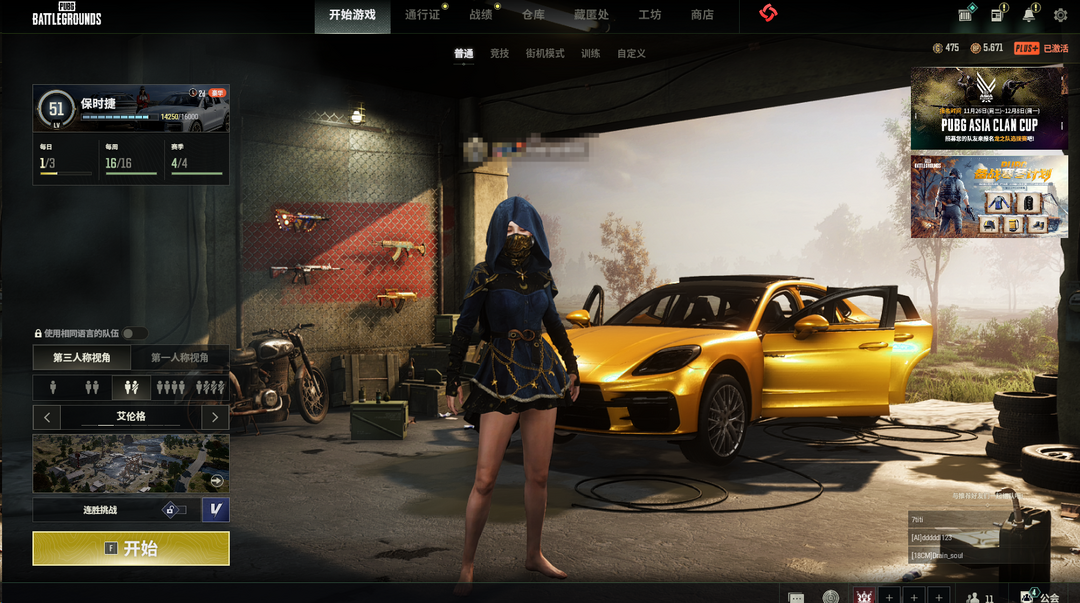
Task: Open the 工坊 workshop tab
Action: (650, 15)
